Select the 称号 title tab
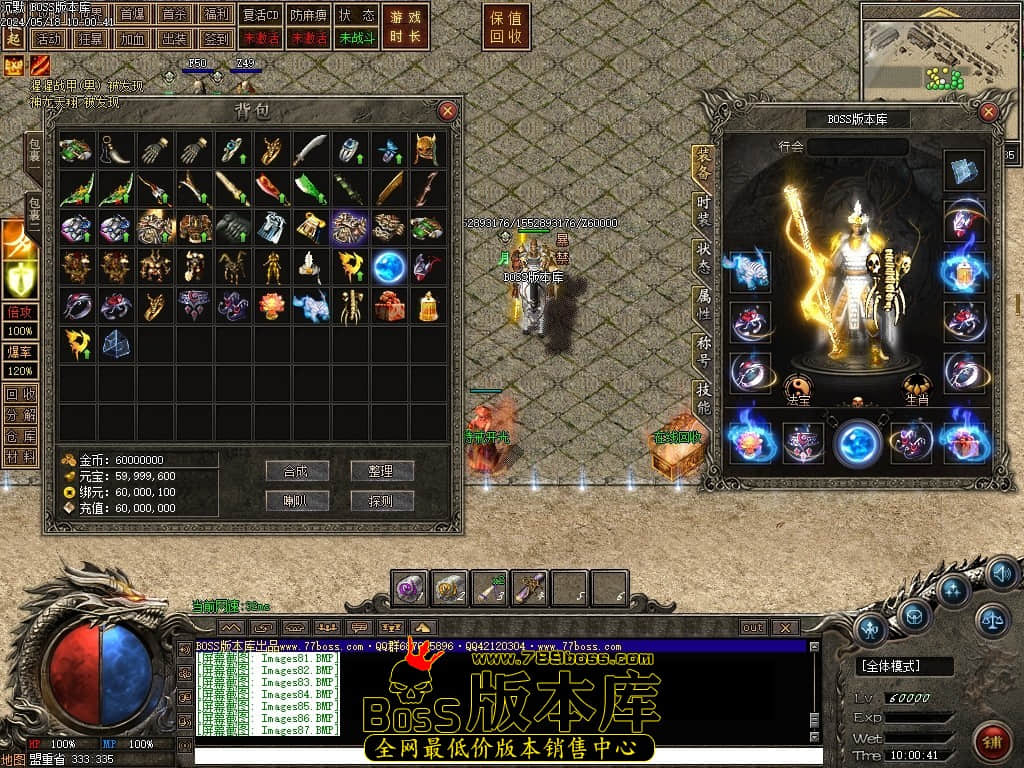This screenshot has height=768, width=1024. pos(704,352)
